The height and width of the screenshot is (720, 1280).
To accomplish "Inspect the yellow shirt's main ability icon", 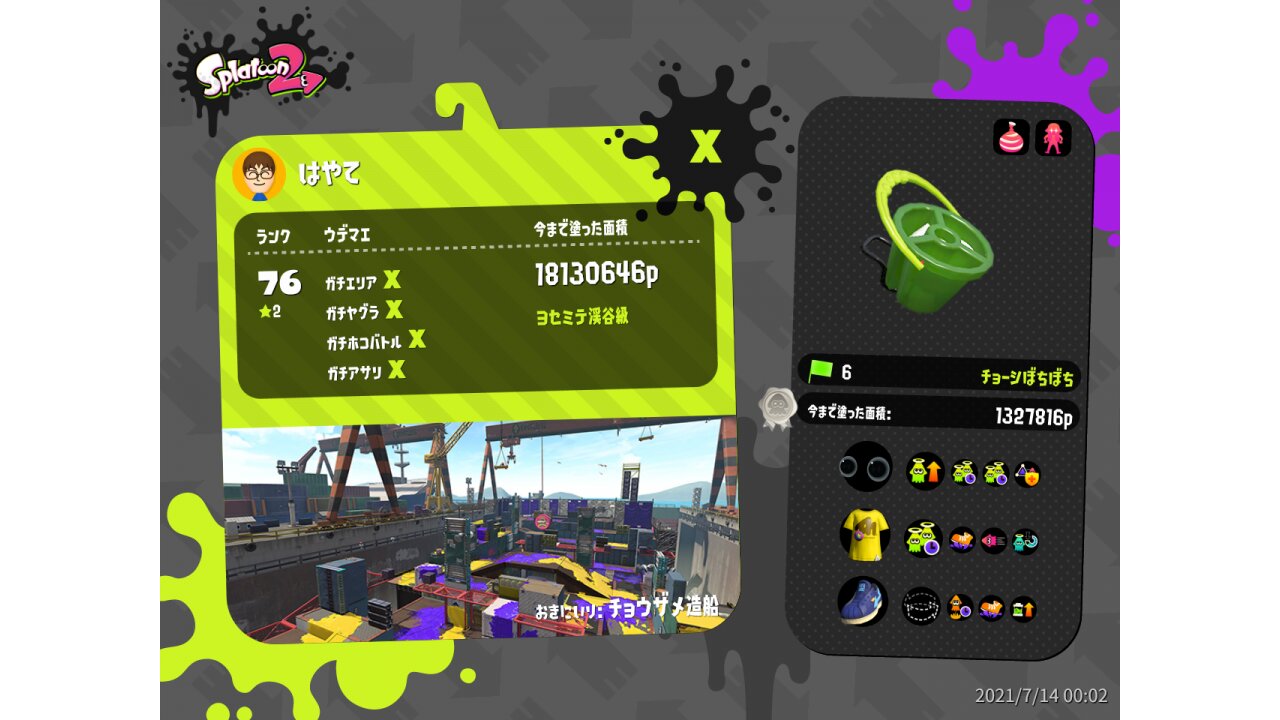I will [x=923, y=539].
